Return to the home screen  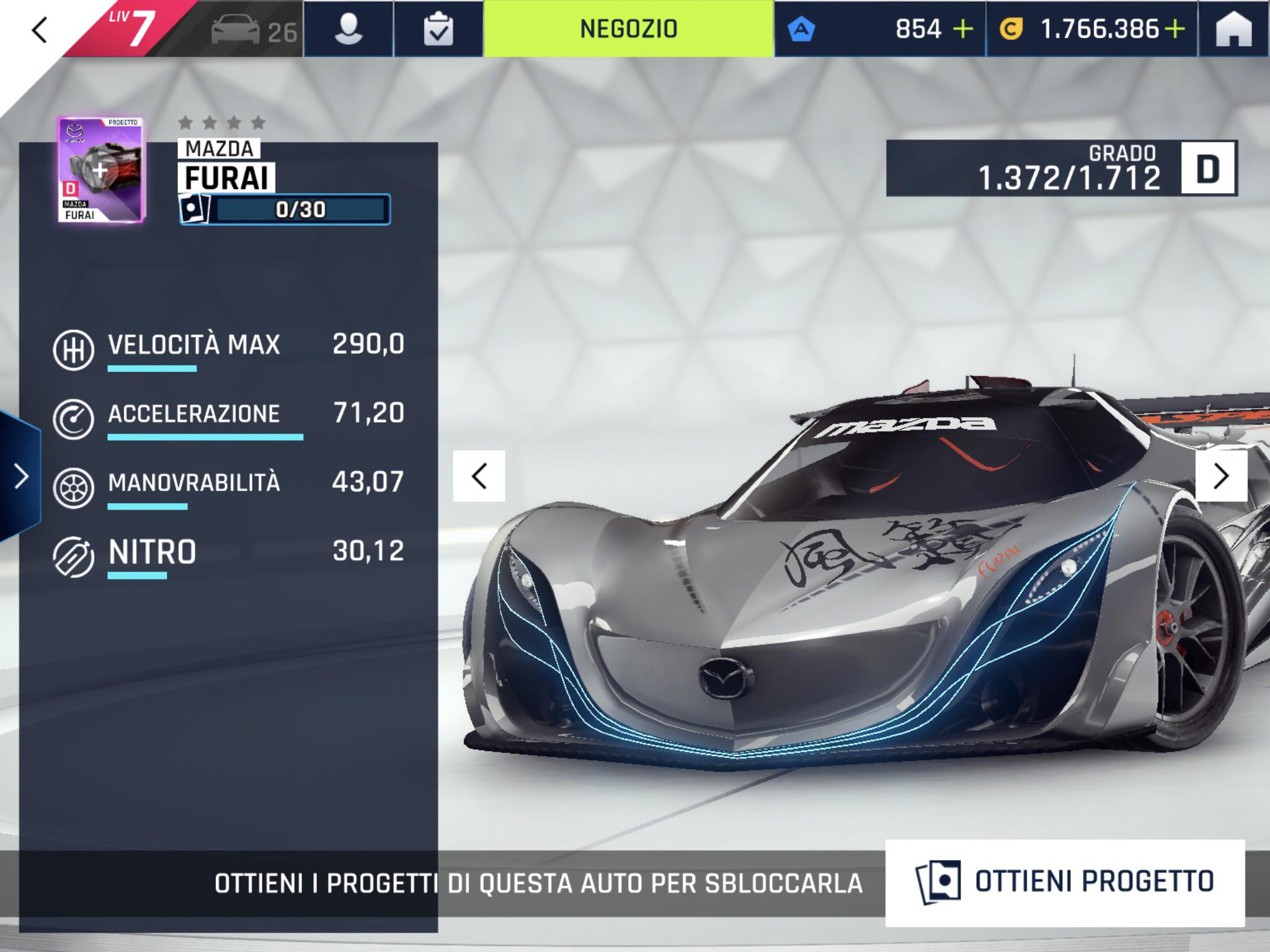(1233, 30)
